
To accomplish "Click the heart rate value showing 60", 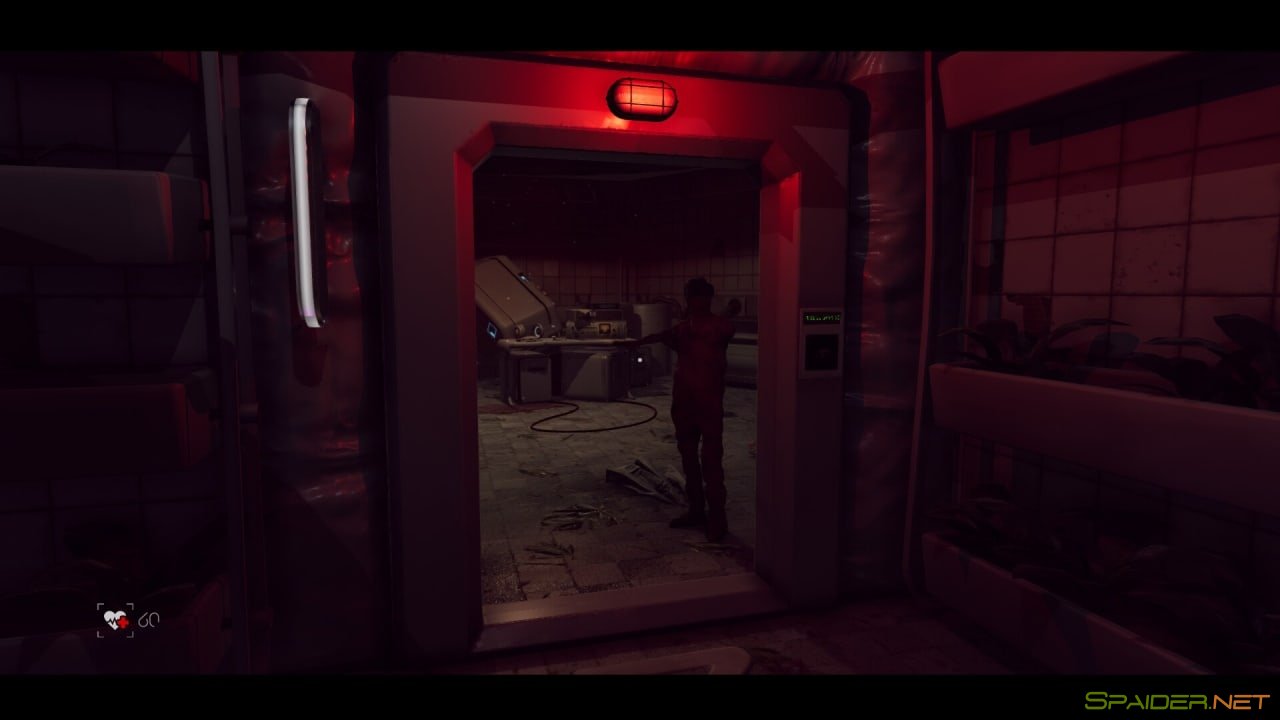I will [148, 620].
